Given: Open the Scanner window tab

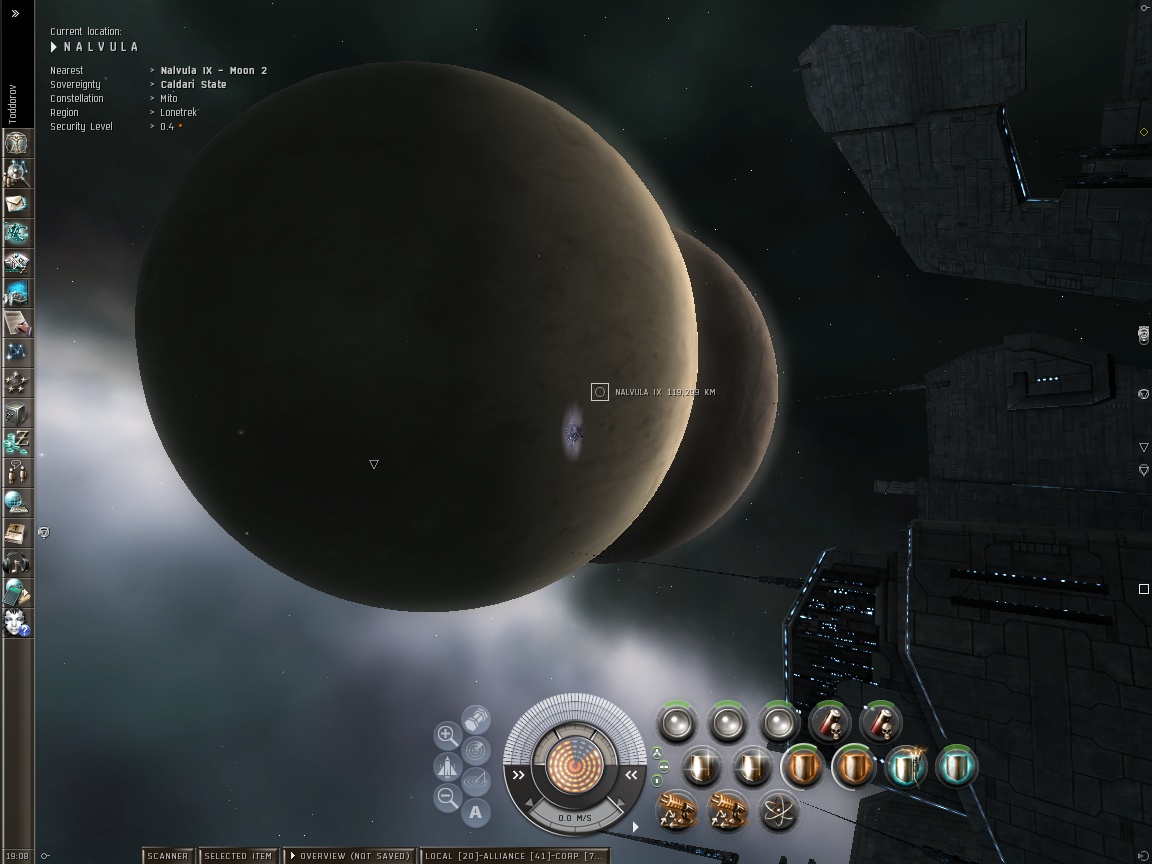Looking at the screenshot, I should point(167,856).
